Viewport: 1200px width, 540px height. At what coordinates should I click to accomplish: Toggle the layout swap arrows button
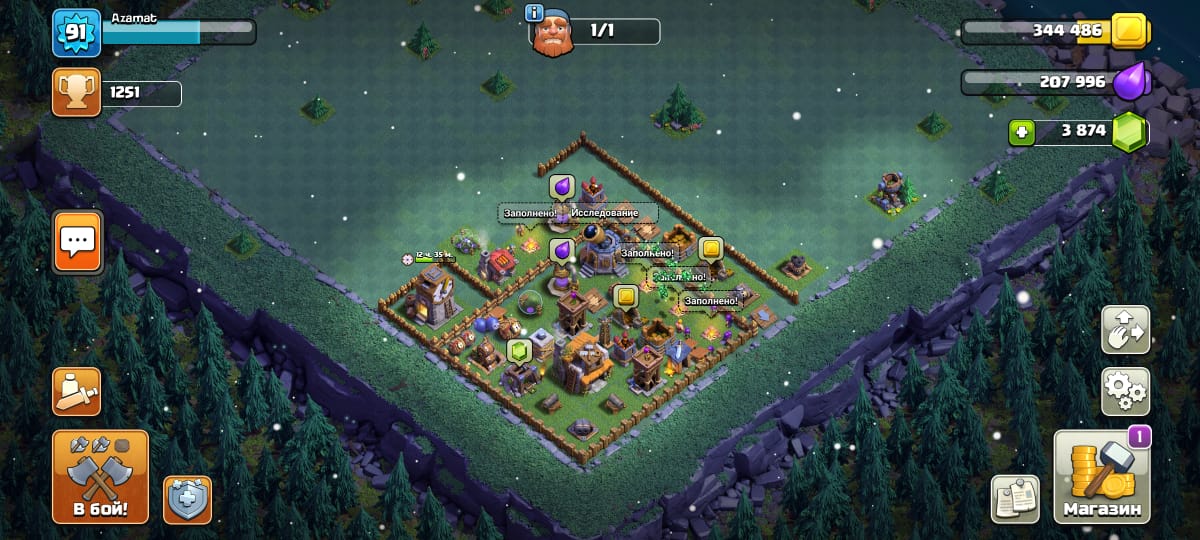[1125, 330]
